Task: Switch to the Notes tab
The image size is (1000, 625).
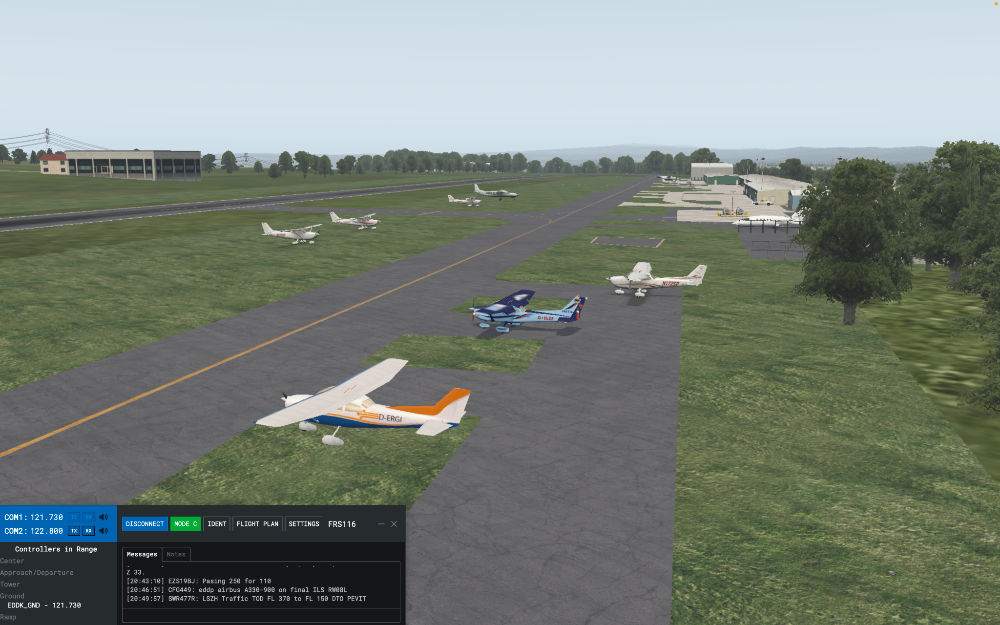Action: [176, 554]
